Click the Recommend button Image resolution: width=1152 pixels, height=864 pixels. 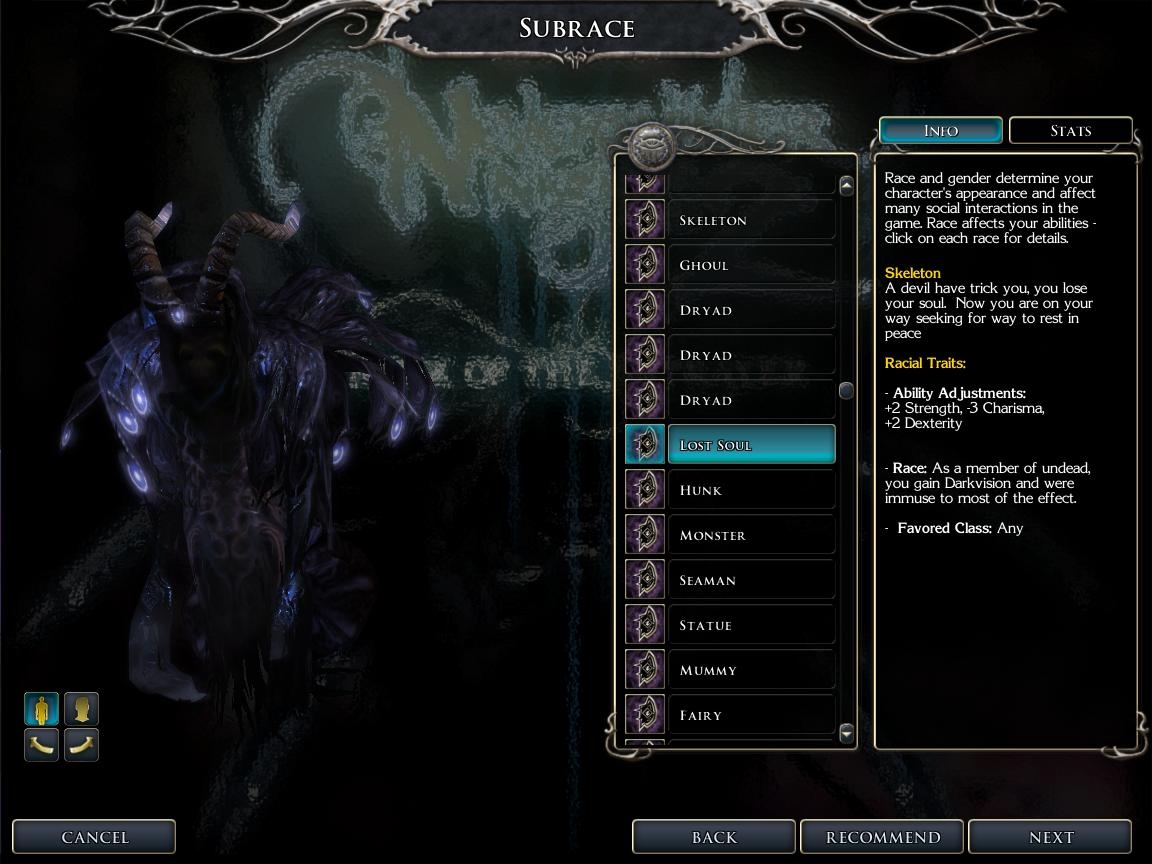[882, 837]
